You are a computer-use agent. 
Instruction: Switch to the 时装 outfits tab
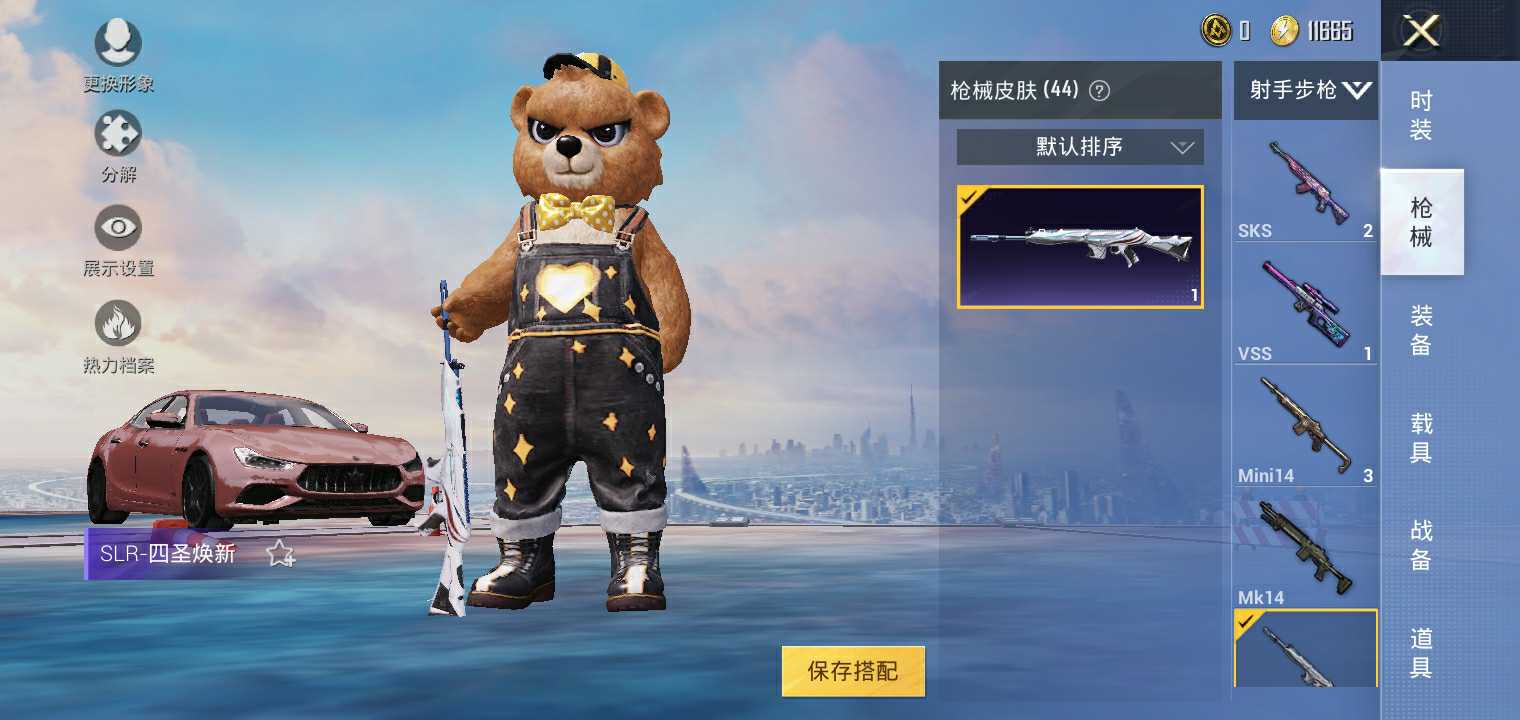coord(1421,115)
